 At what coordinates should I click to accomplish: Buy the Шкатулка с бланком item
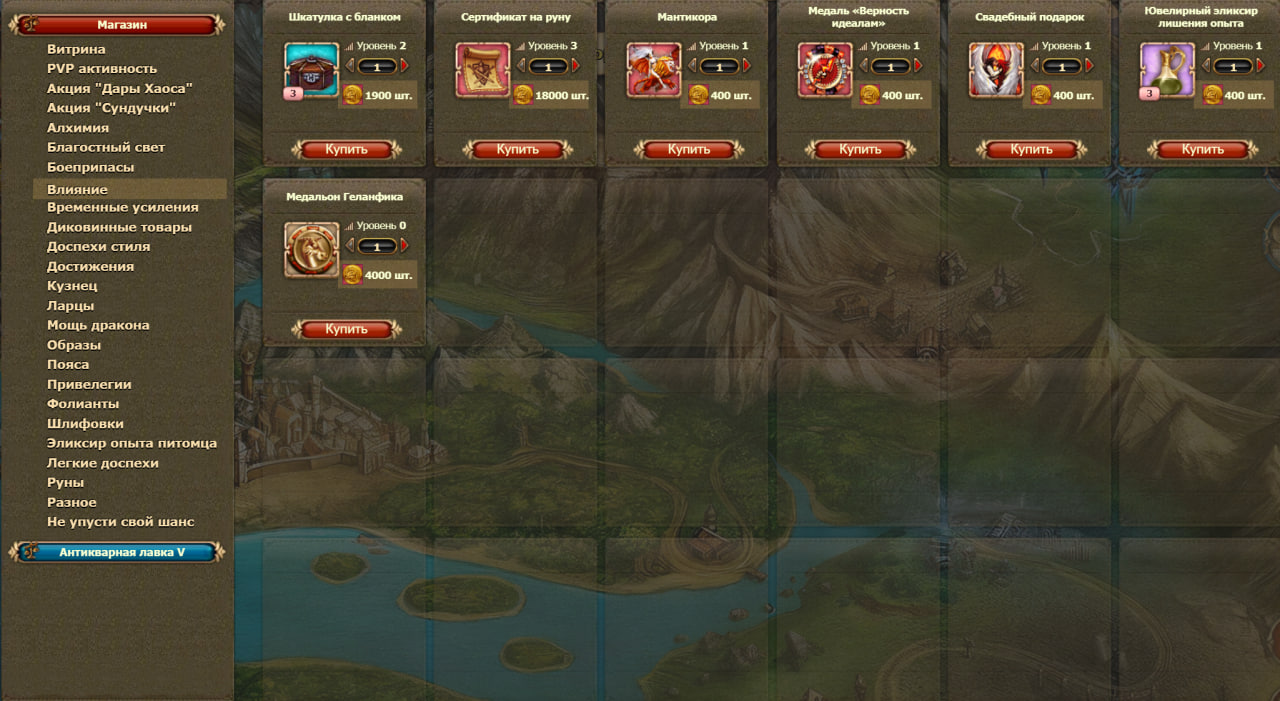(346, 150)
